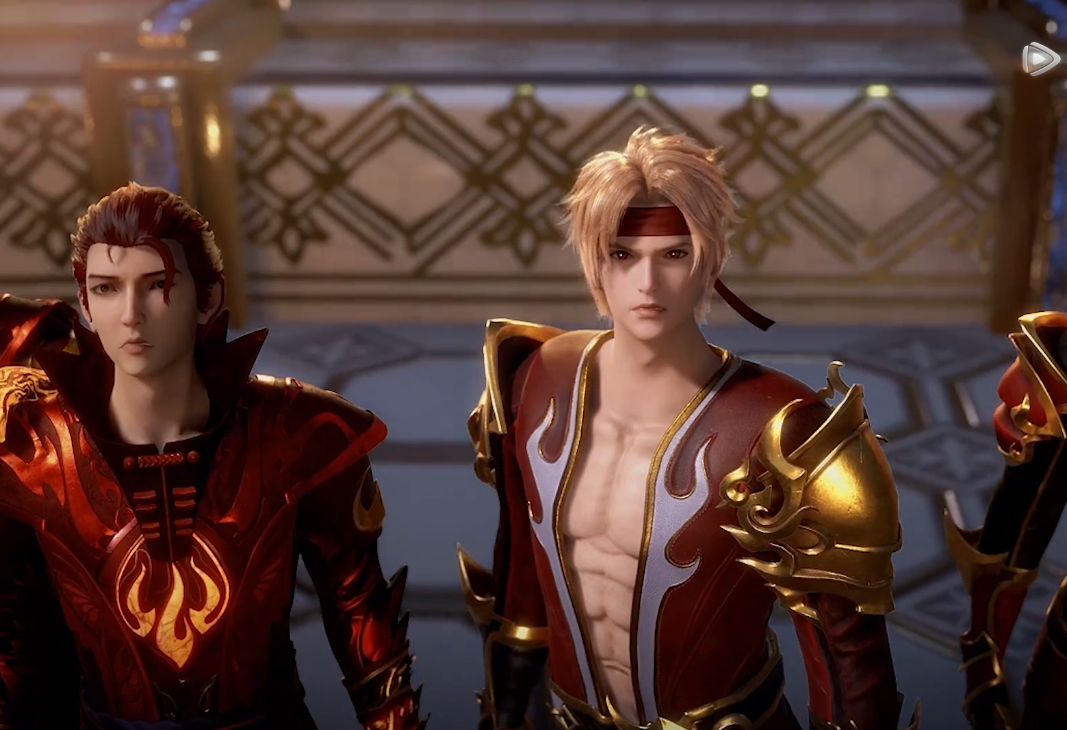Click the triangular play arrow icon
Viewport: 1067px width, 730px height.
click(1040, 59)
